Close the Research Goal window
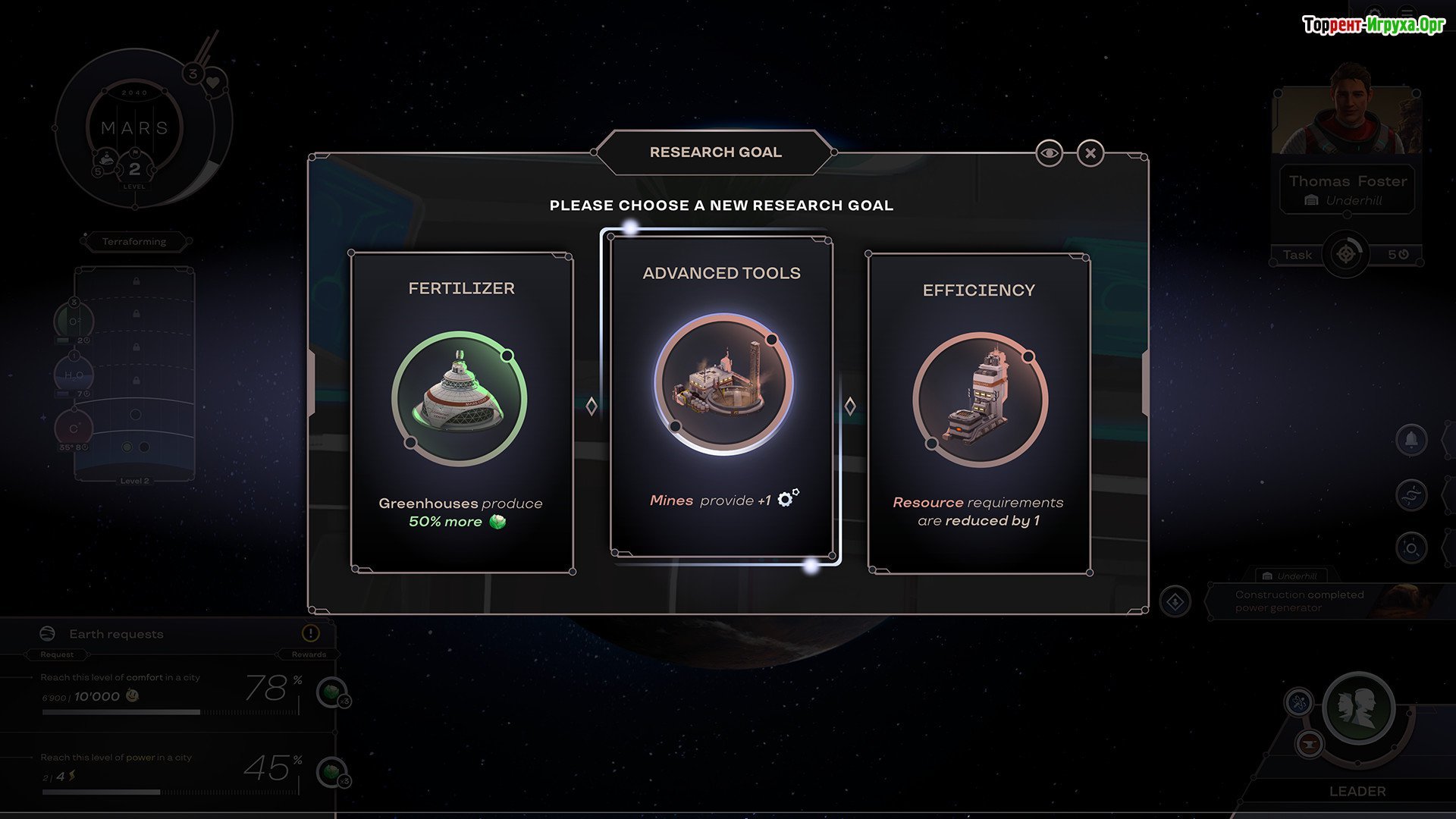1456x819 pixels. 1090,153
